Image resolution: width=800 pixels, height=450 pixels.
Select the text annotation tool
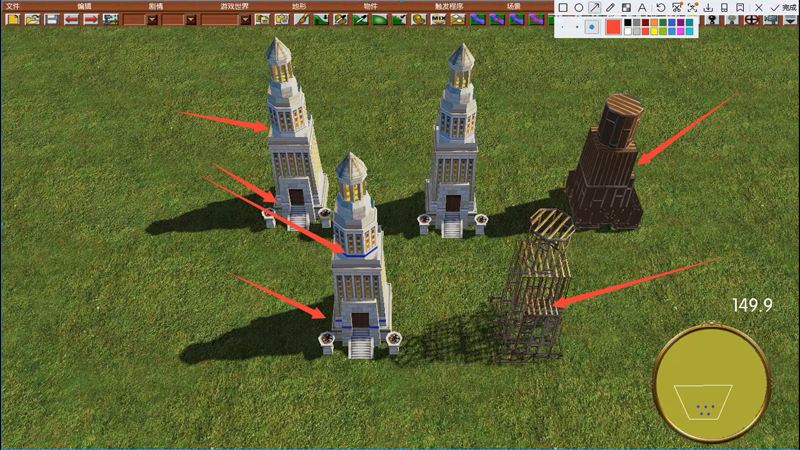click(642, 8)
